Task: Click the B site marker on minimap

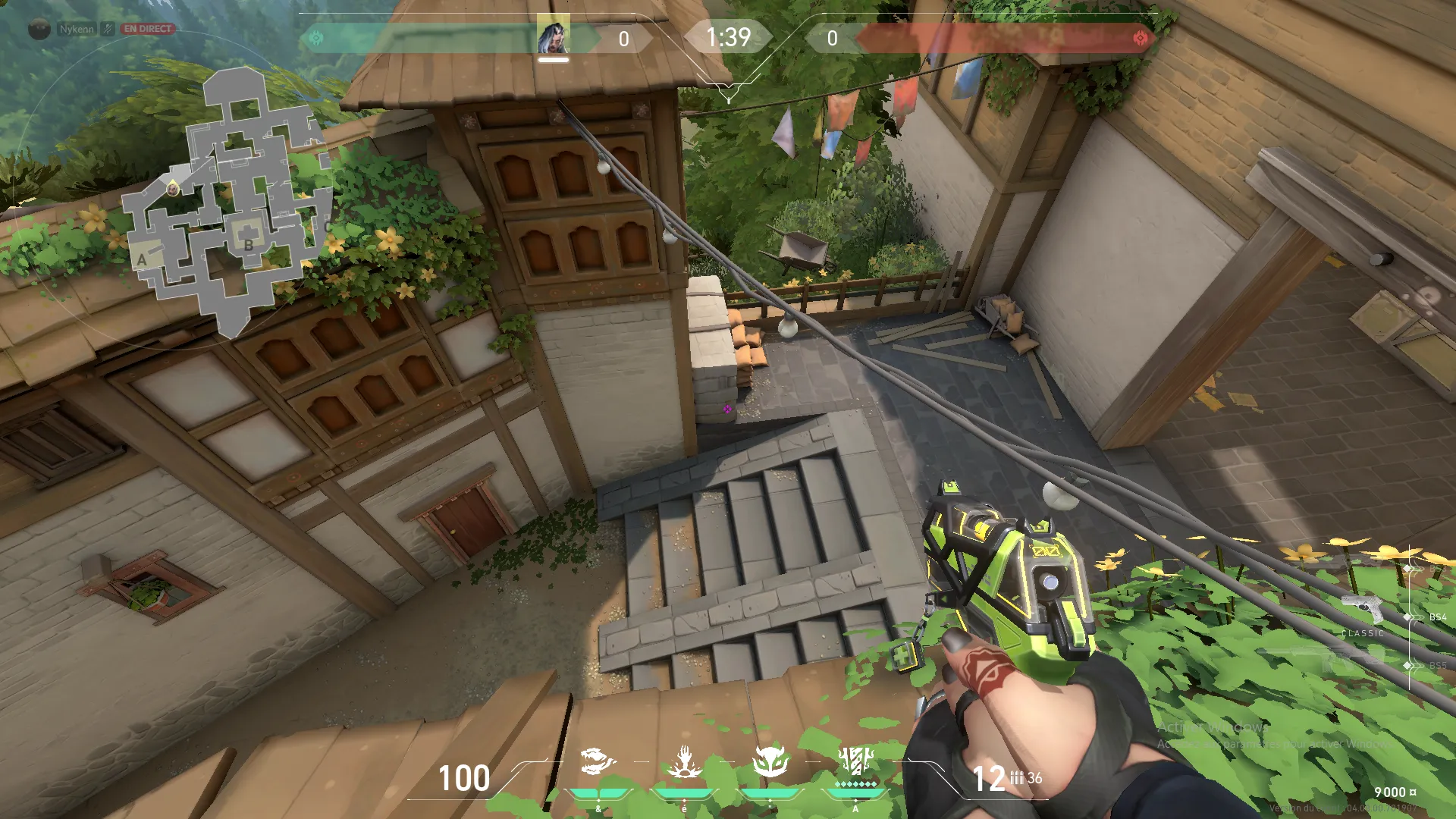Action: coord(248,245)
